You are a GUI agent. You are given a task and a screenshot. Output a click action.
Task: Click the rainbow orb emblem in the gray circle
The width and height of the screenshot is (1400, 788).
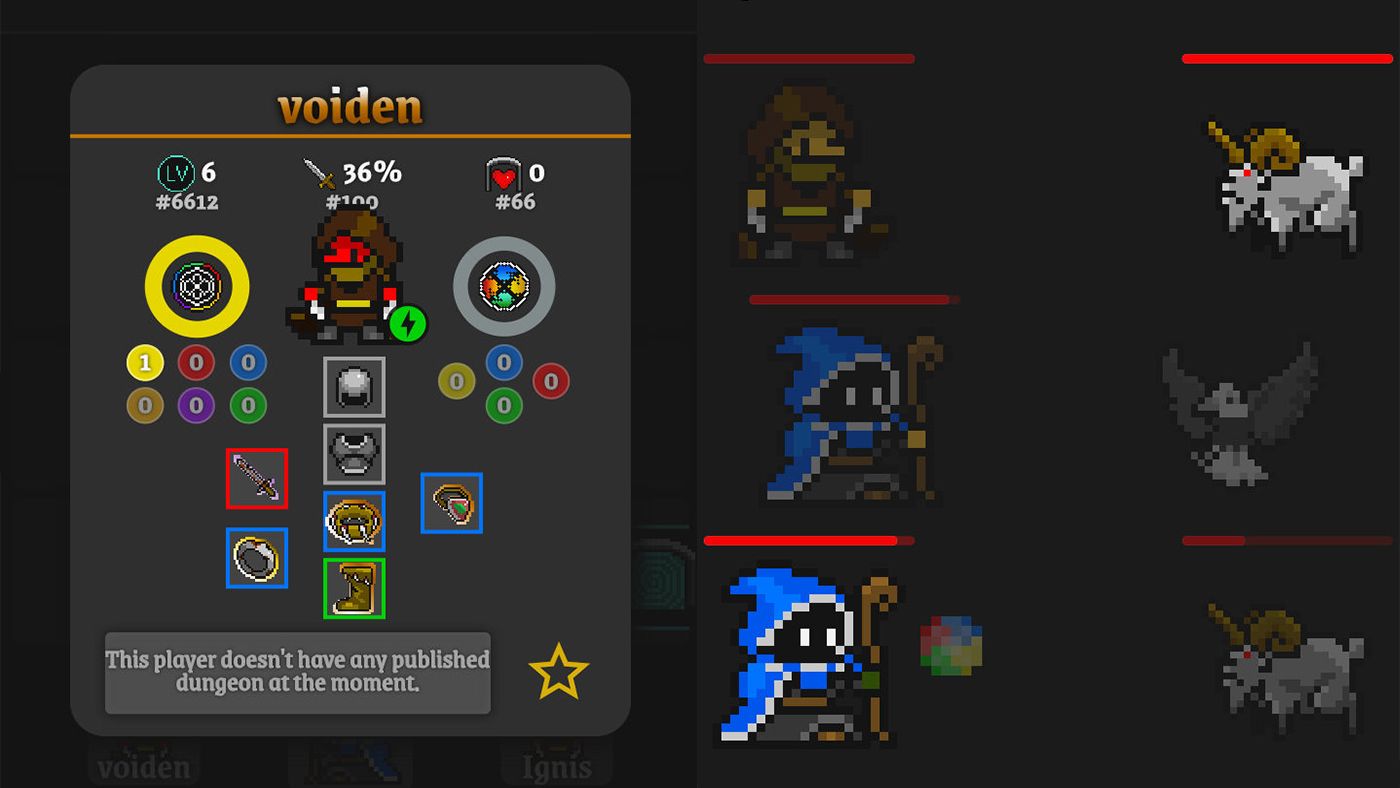504,287
